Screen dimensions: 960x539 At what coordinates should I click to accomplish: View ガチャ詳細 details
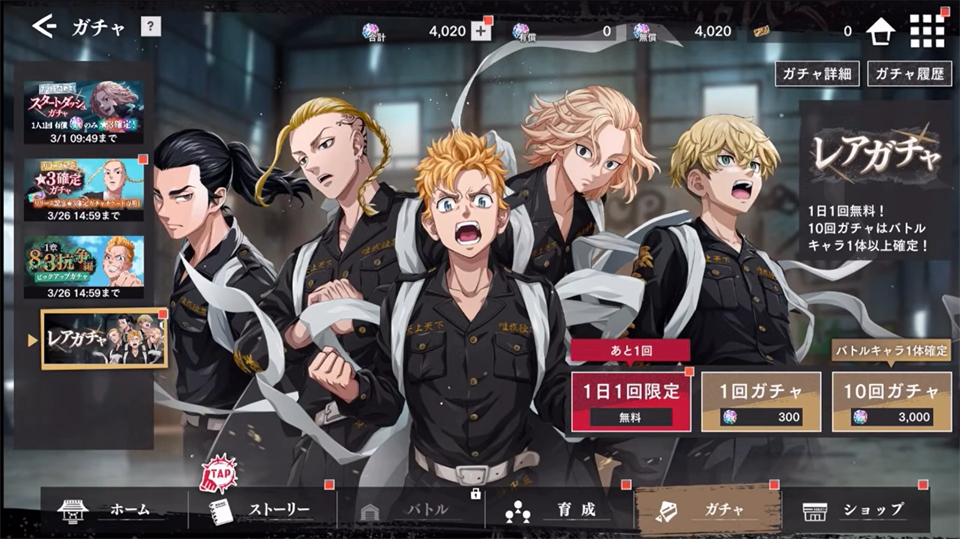(x=817, y=74)
